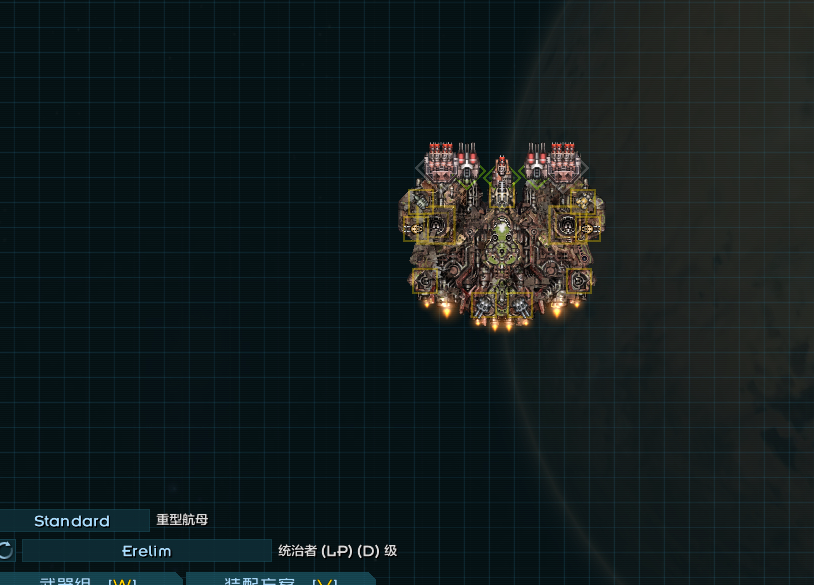Select the ship's central nose weapon slot
The height and width of the screenshot is (585, 814).
(501, 175)
